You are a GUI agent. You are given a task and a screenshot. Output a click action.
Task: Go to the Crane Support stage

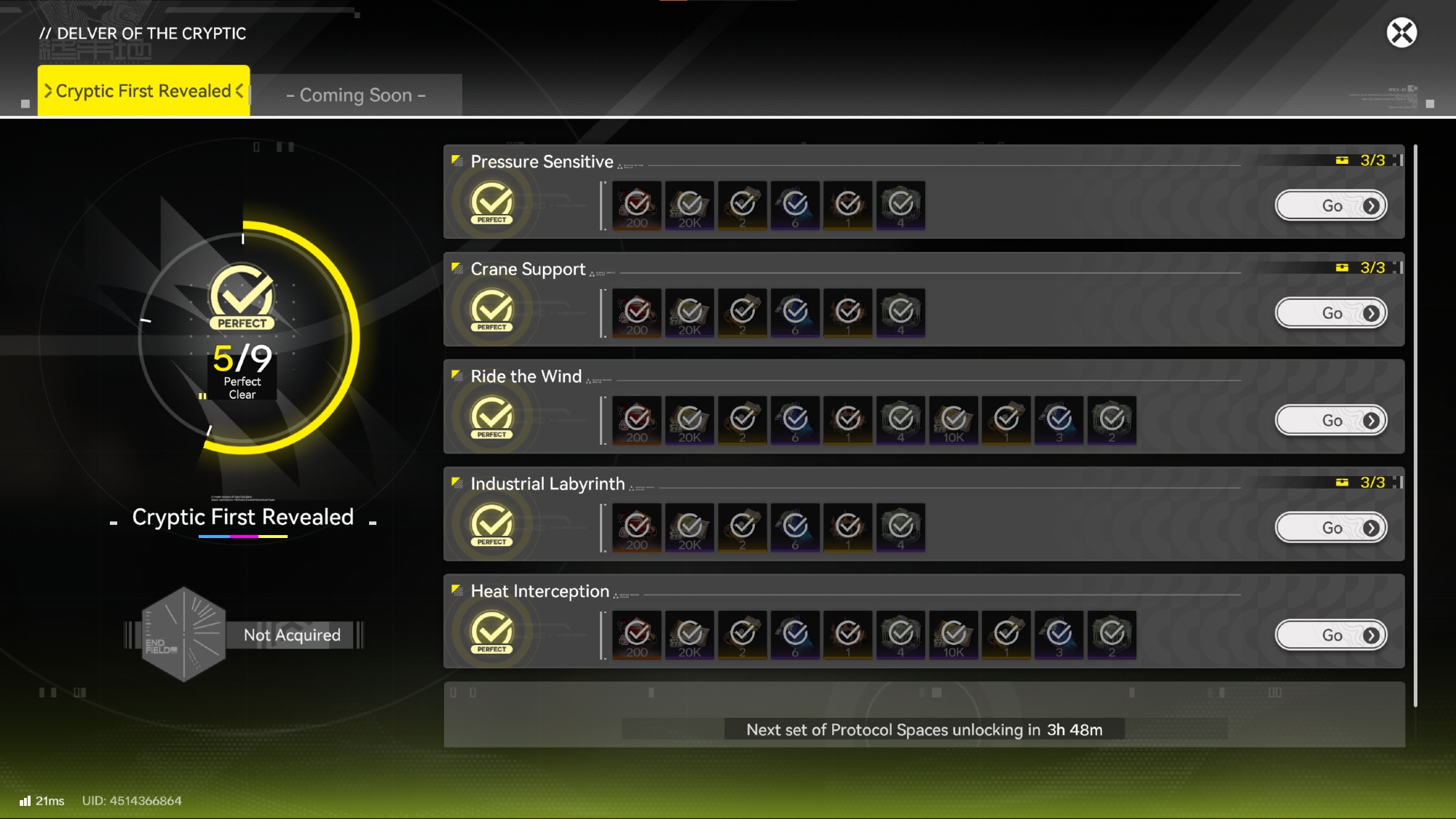tap(1331, 313)
